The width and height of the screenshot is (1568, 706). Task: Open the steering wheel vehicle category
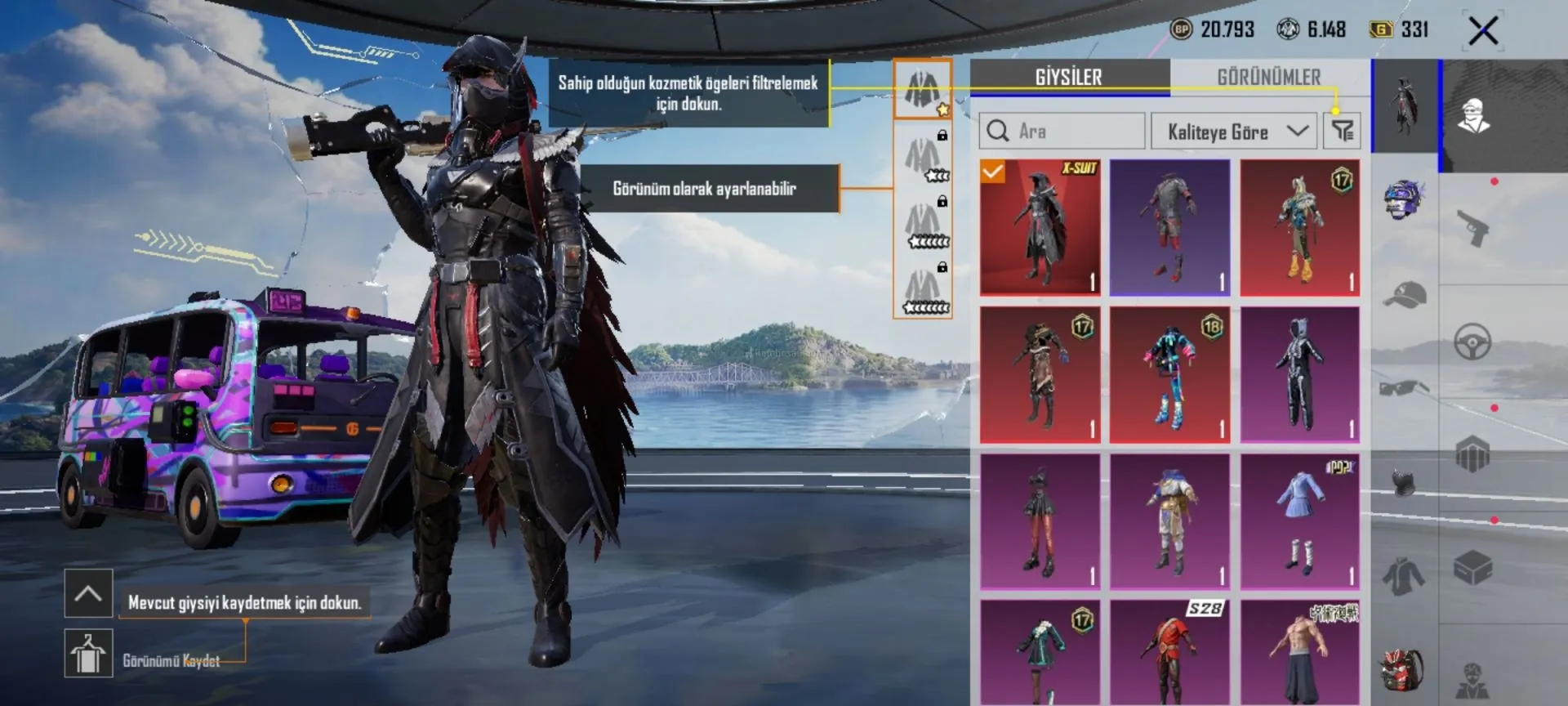[1472, 342]
